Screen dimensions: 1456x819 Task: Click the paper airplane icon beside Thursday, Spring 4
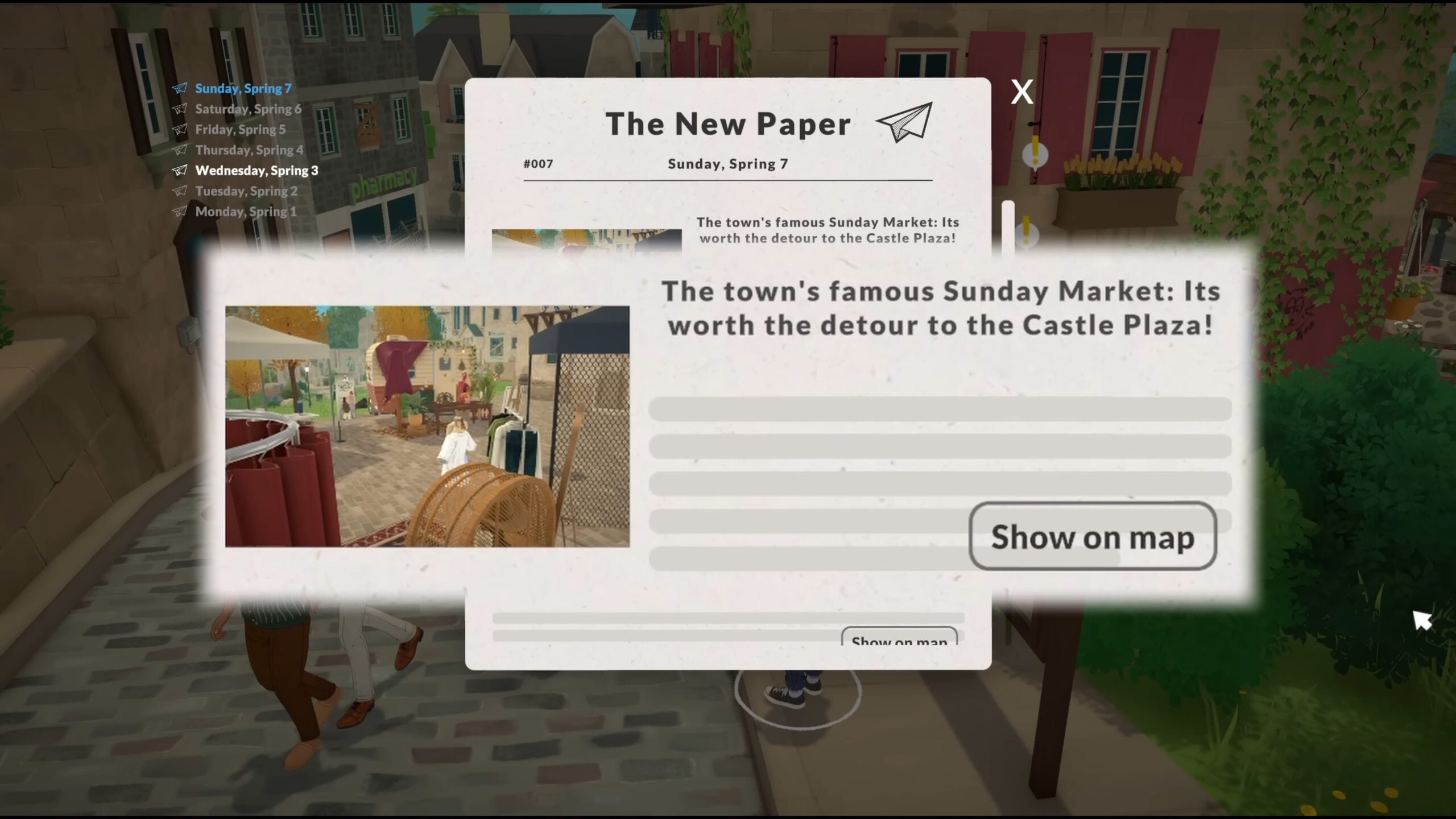[181, 150]
